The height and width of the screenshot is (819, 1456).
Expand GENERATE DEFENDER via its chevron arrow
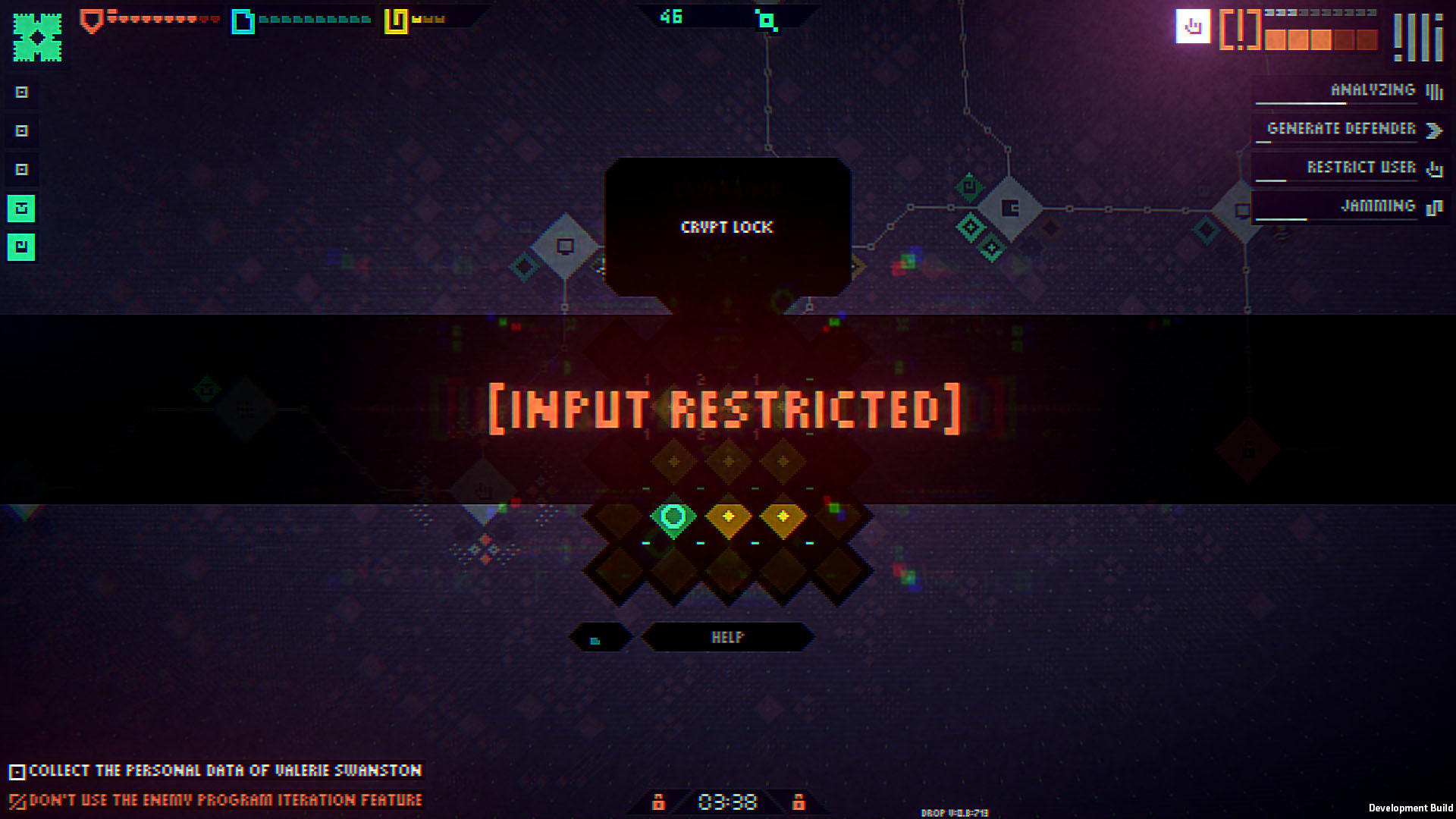[1432, 130]
